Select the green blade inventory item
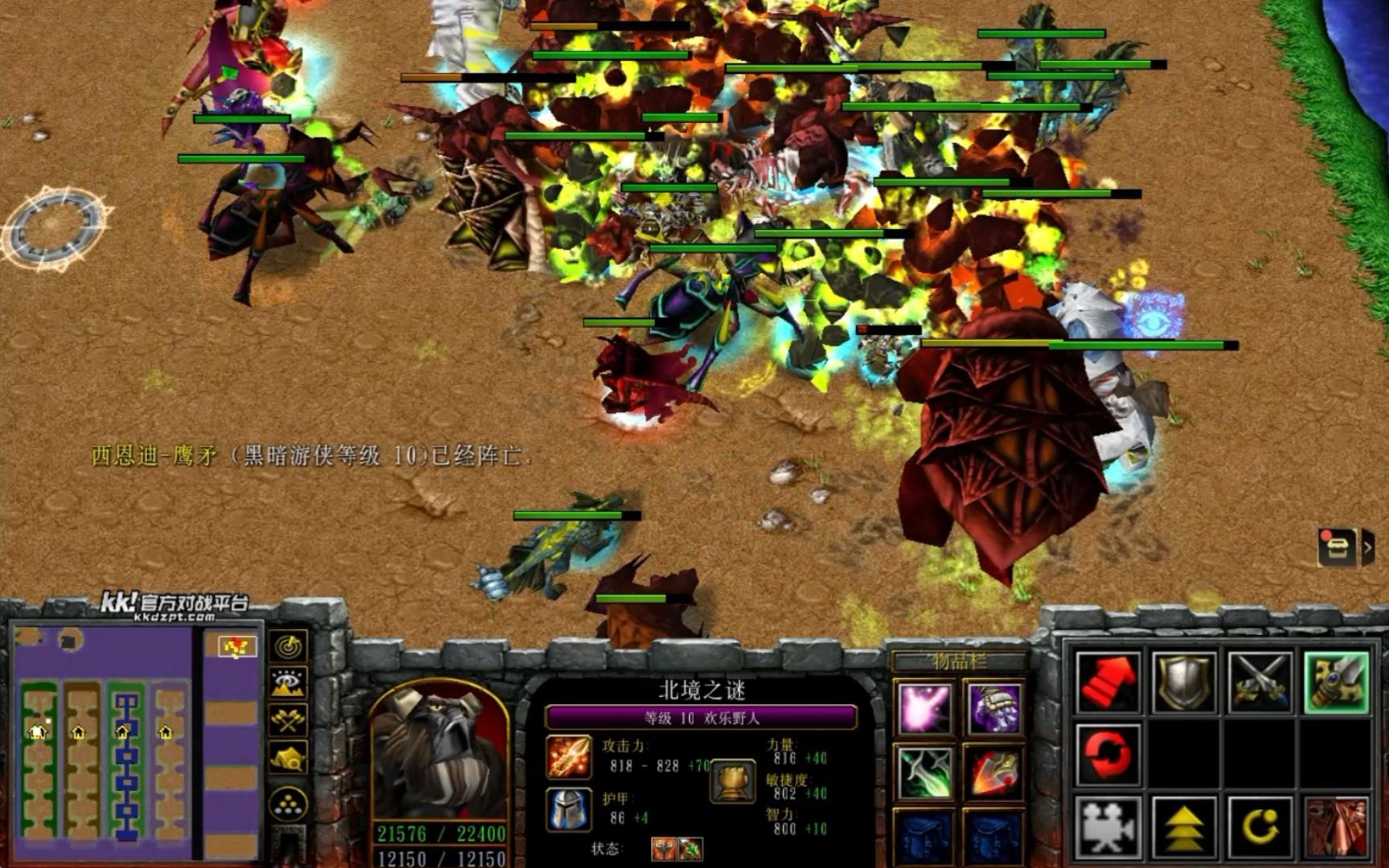Image resolution: width=1389 pixels, height=868 pixels. click(x=925, y=772)
